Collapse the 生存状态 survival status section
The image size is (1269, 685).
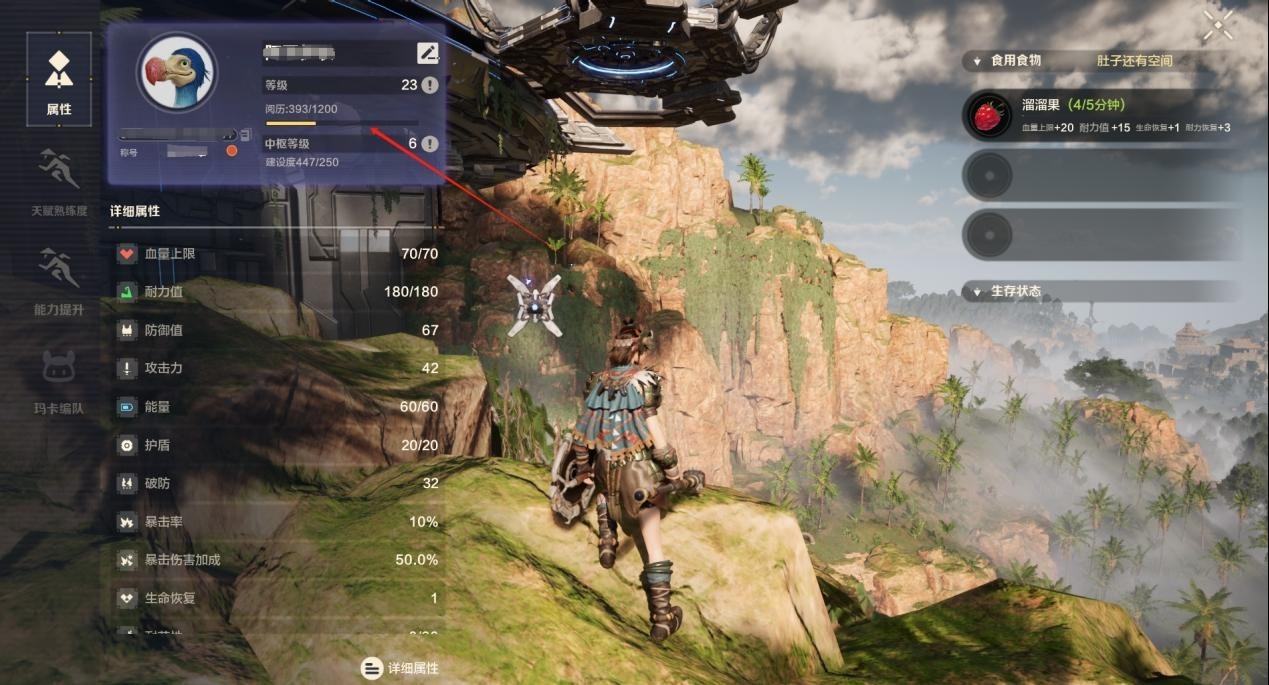(977, 292)
